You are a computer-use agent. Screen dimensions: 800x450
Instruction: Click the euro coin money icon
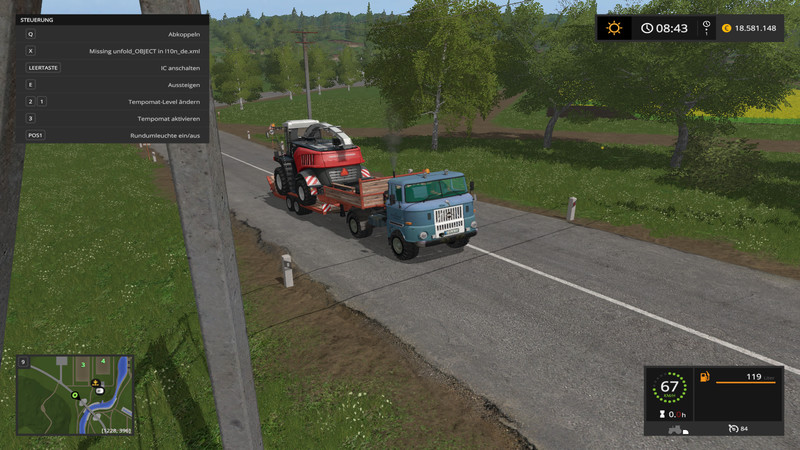tap(726, 28)
